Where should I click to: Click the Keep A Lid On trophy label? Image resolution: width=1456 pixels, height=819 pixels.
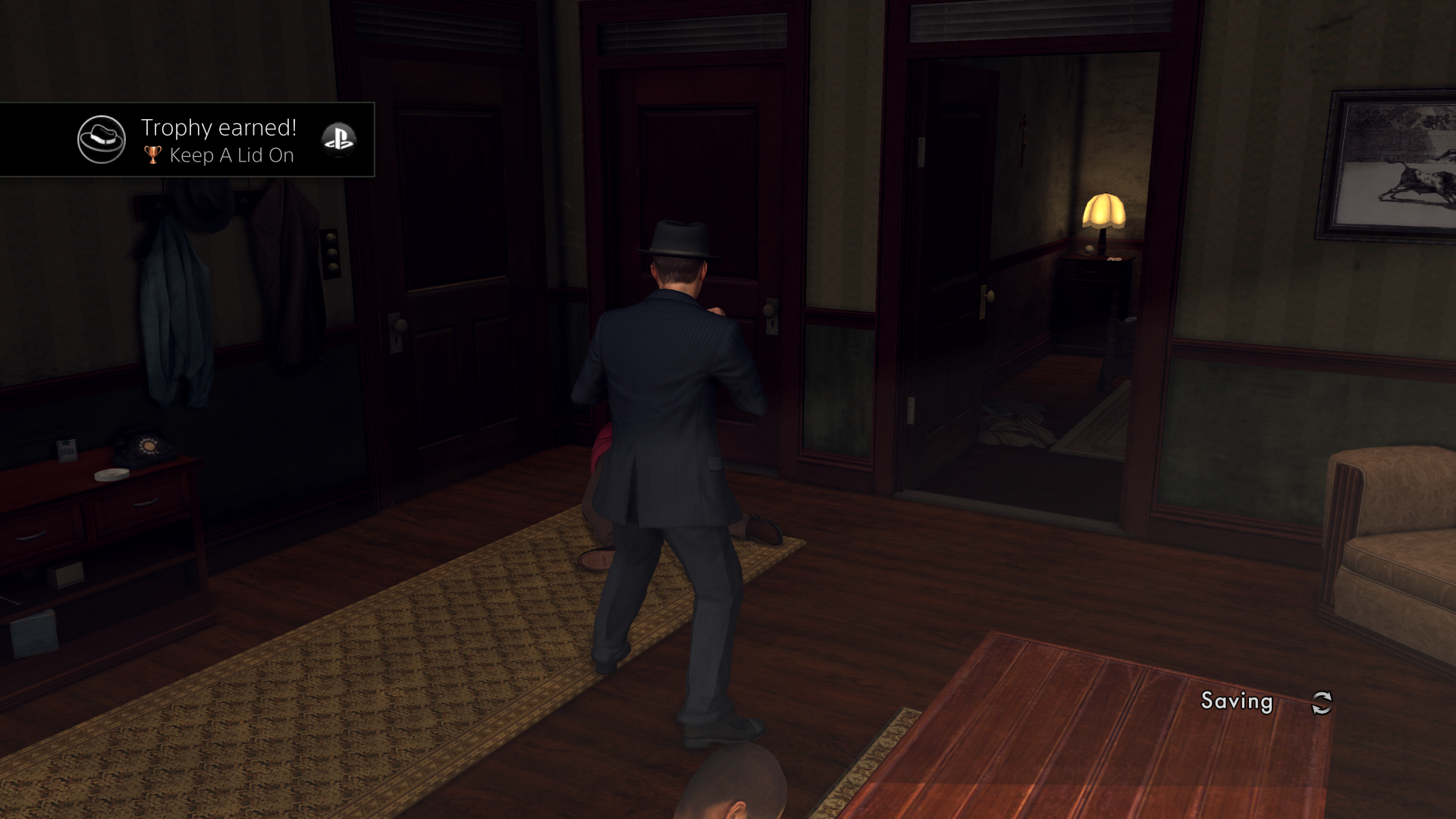click(233, 155)
